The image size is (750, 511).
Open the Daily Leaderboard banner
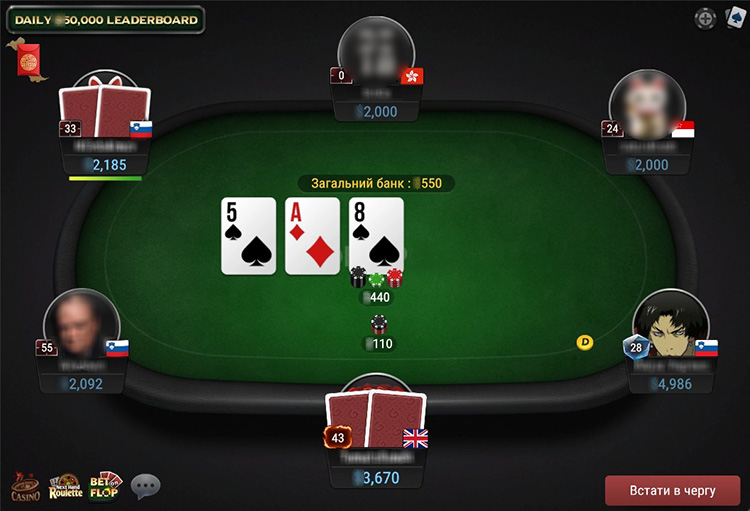(104, 19)
